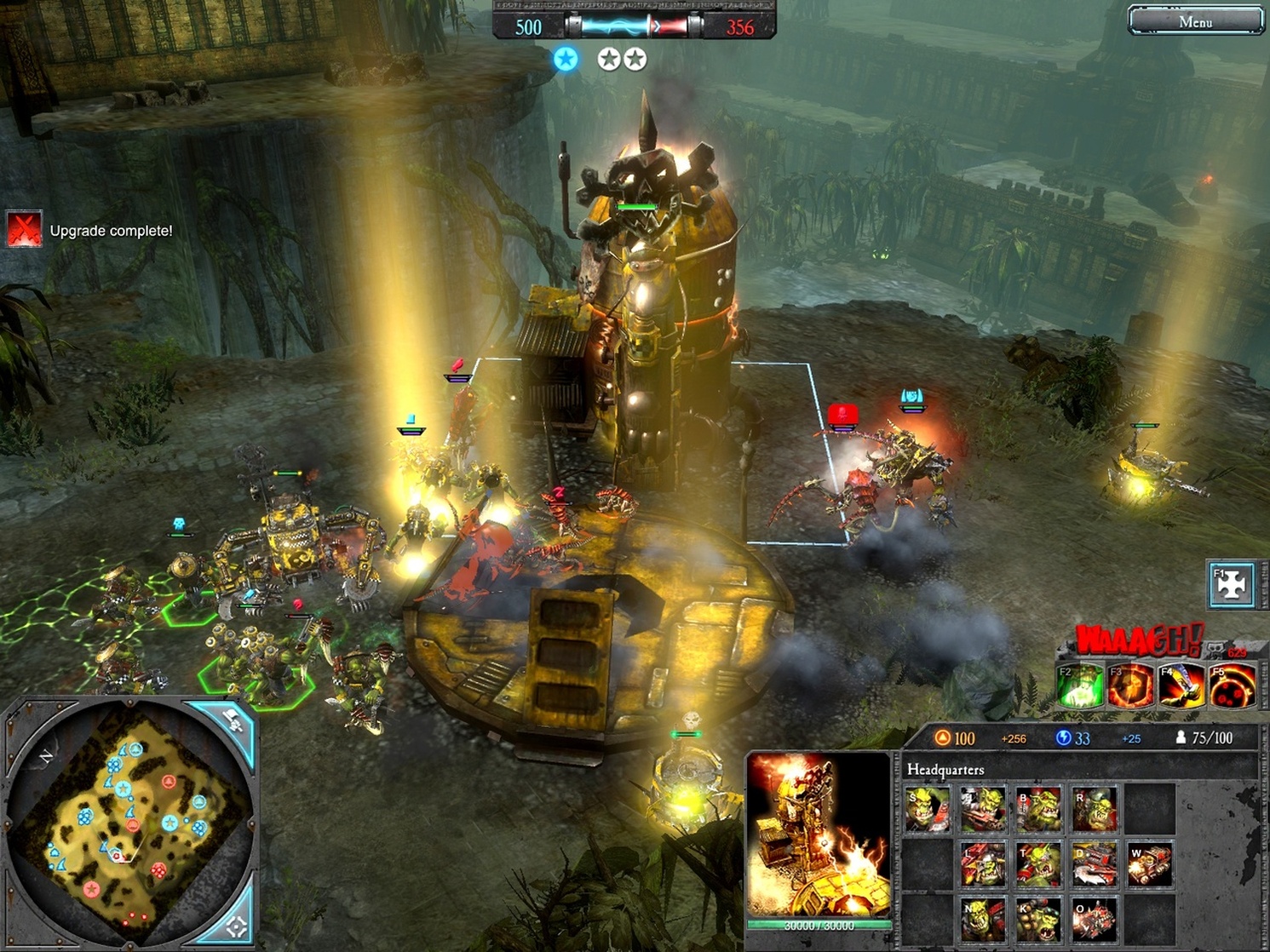The height and width of the screenshot is (952, 1270).
Task: Open the Menu button
Action: point(1195,21)
